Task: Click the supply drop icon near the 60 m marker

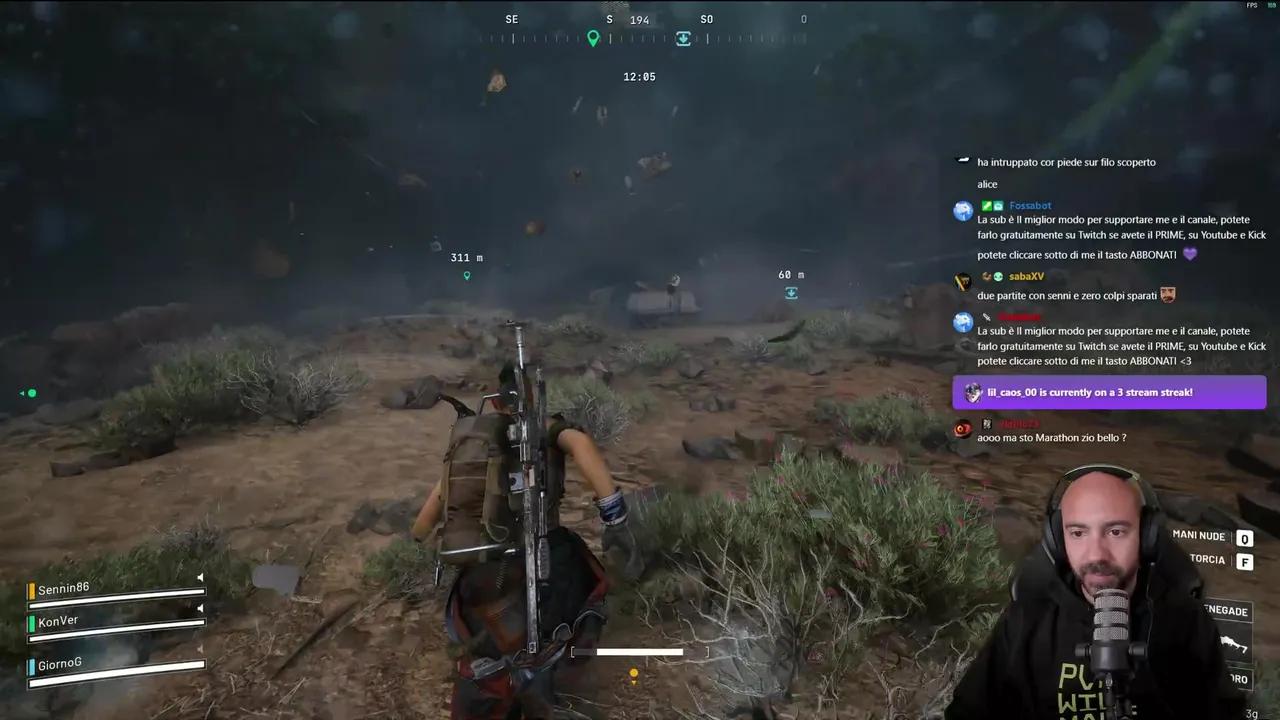Action: (791, 293)
